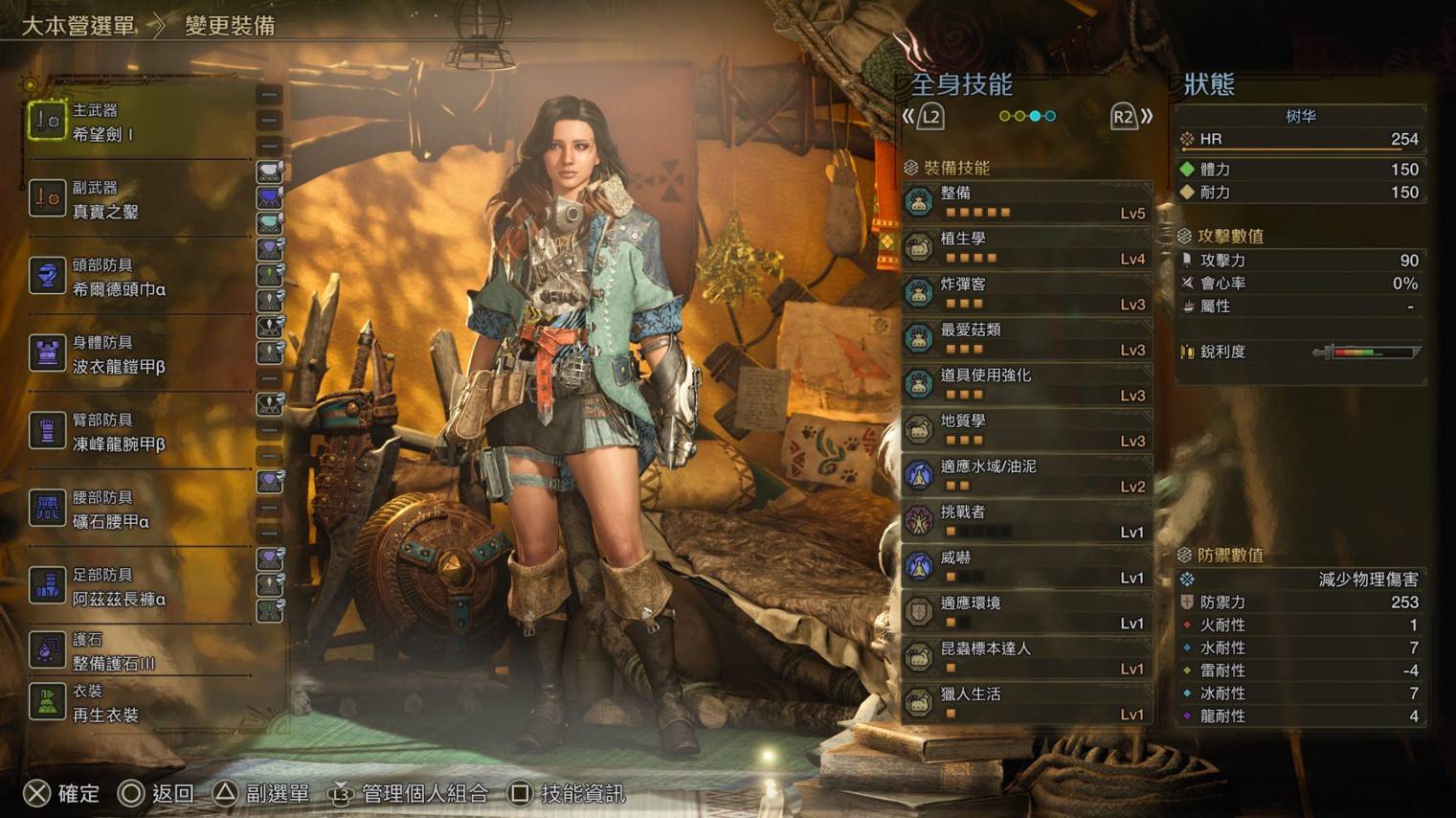This screenshot has height=818, width=1456.
Task: Click the 昆蟲標本達人 skill entry
Action: tap(1026, 657)
